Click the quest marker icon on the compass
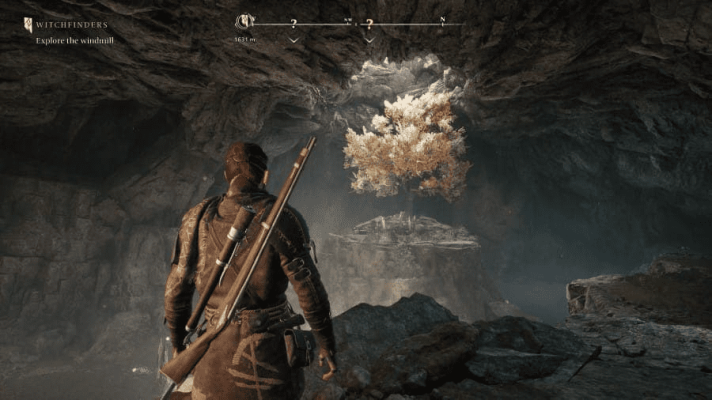This screenshot has height=400, width=712. (x=244, y=21)
